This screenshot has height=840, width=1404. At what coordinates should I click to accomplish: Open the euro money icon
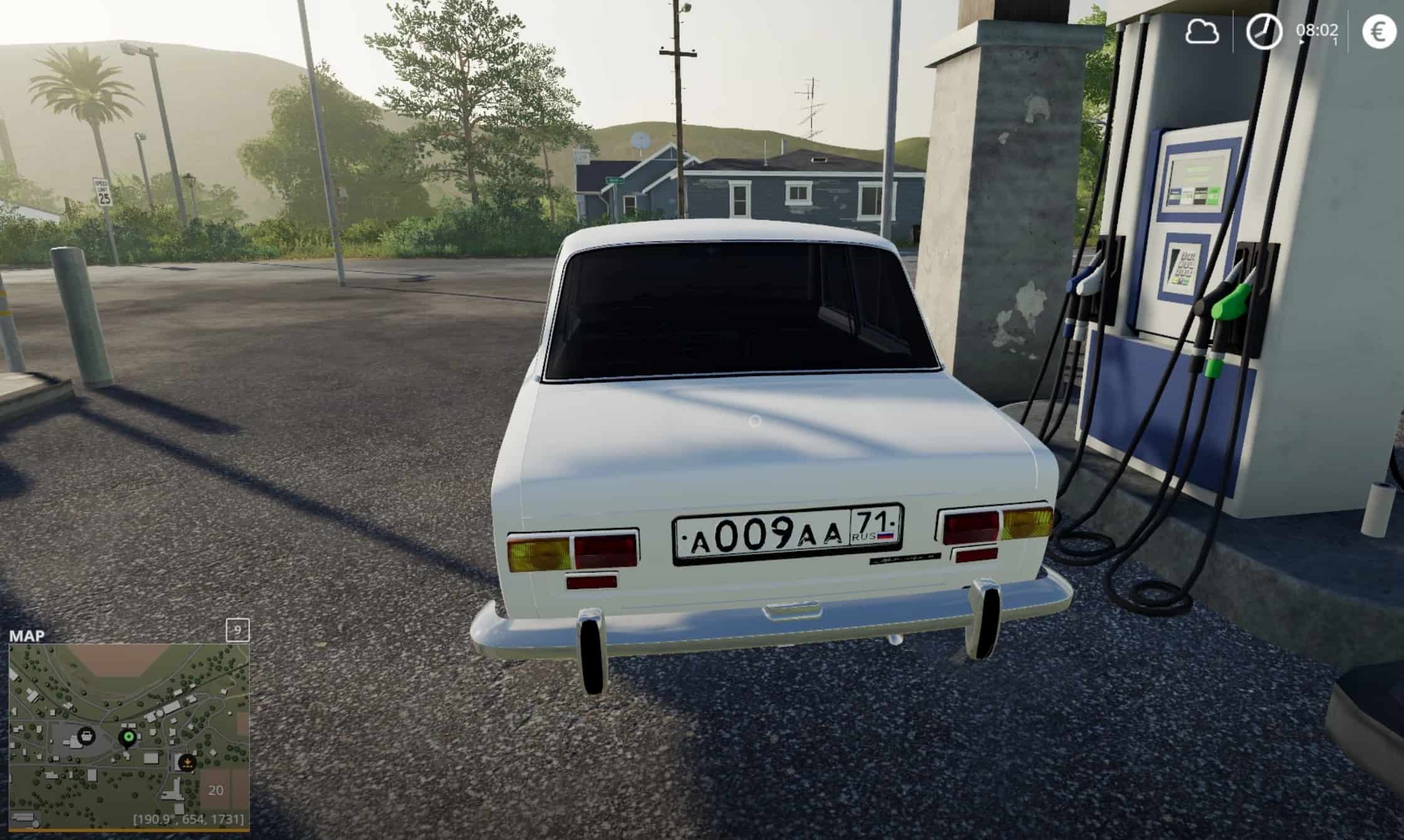(1379, 32)
